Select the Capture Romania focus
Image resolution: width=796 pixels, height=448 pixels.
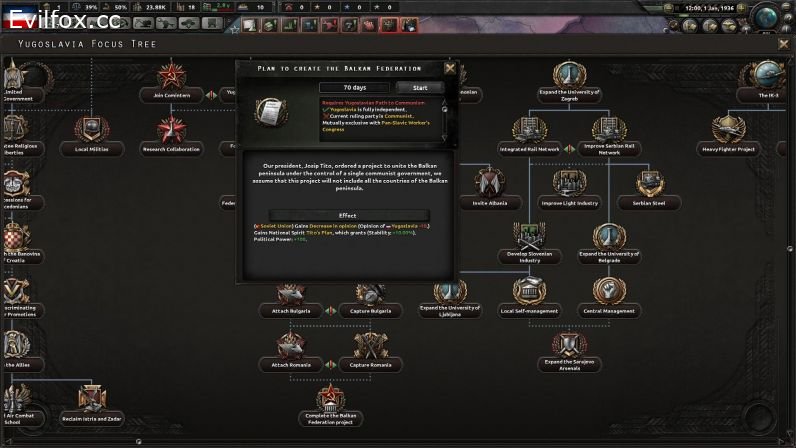tap(370, 348)
